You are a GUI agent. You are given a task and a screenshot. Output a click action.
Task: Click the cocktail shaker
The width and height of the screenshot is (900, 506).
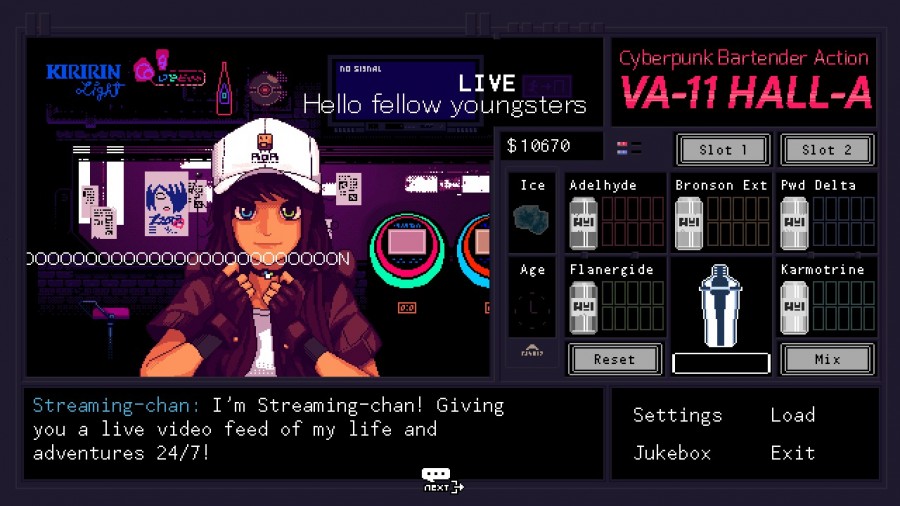pyautogui.click(x=721, y=305)
